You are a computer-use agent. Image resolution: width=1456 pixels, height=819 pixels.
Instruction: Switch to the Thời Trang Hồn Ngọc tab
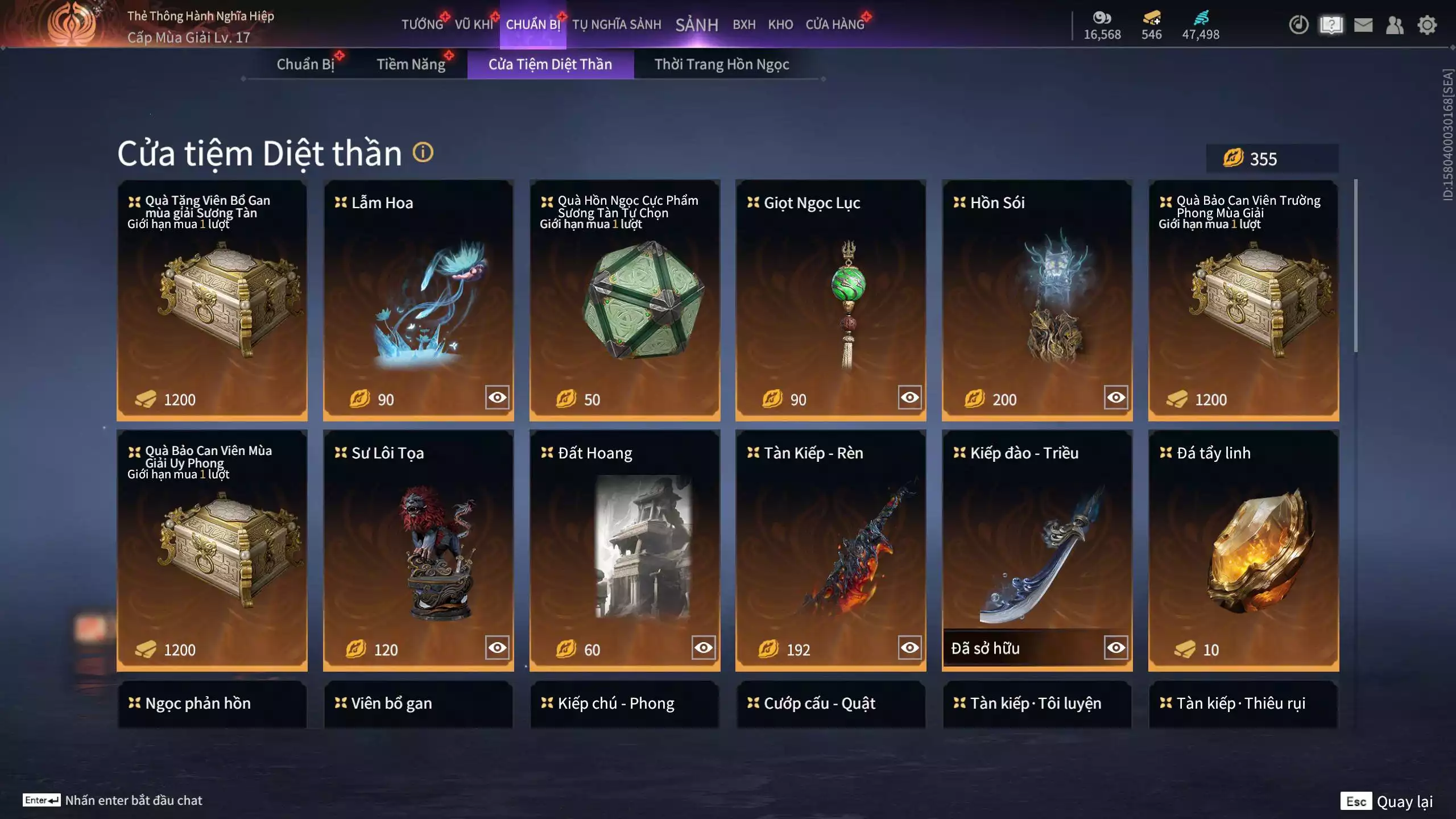(x=723, y=64)
